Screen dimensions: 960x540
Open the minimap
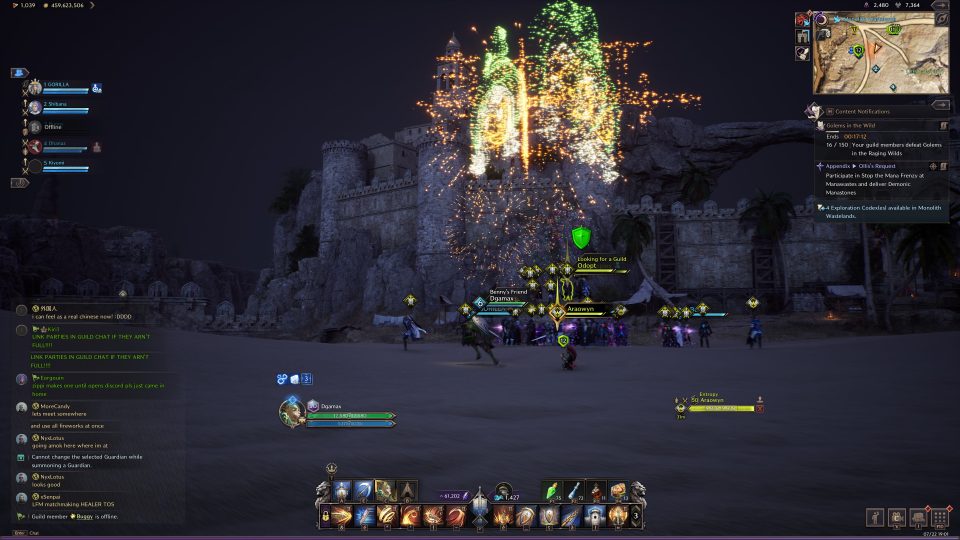[x=880, y=55]
